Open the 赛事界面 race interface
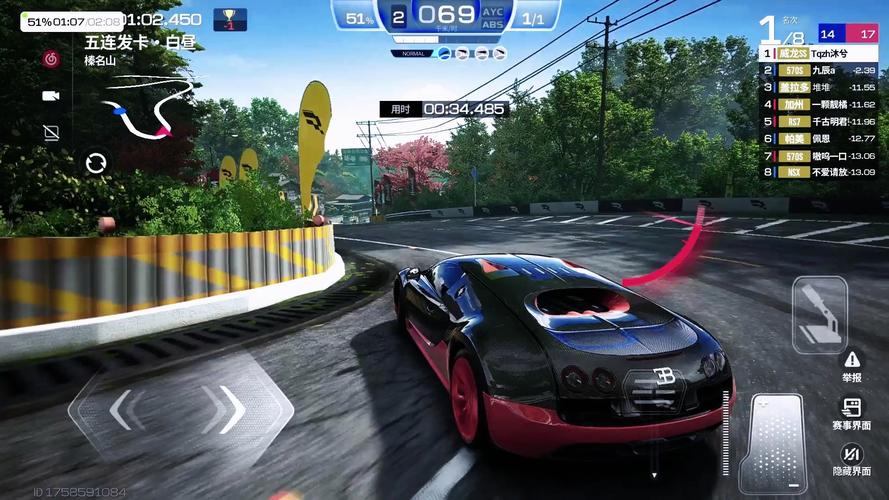Screen dimensions: 889x500 851,412
